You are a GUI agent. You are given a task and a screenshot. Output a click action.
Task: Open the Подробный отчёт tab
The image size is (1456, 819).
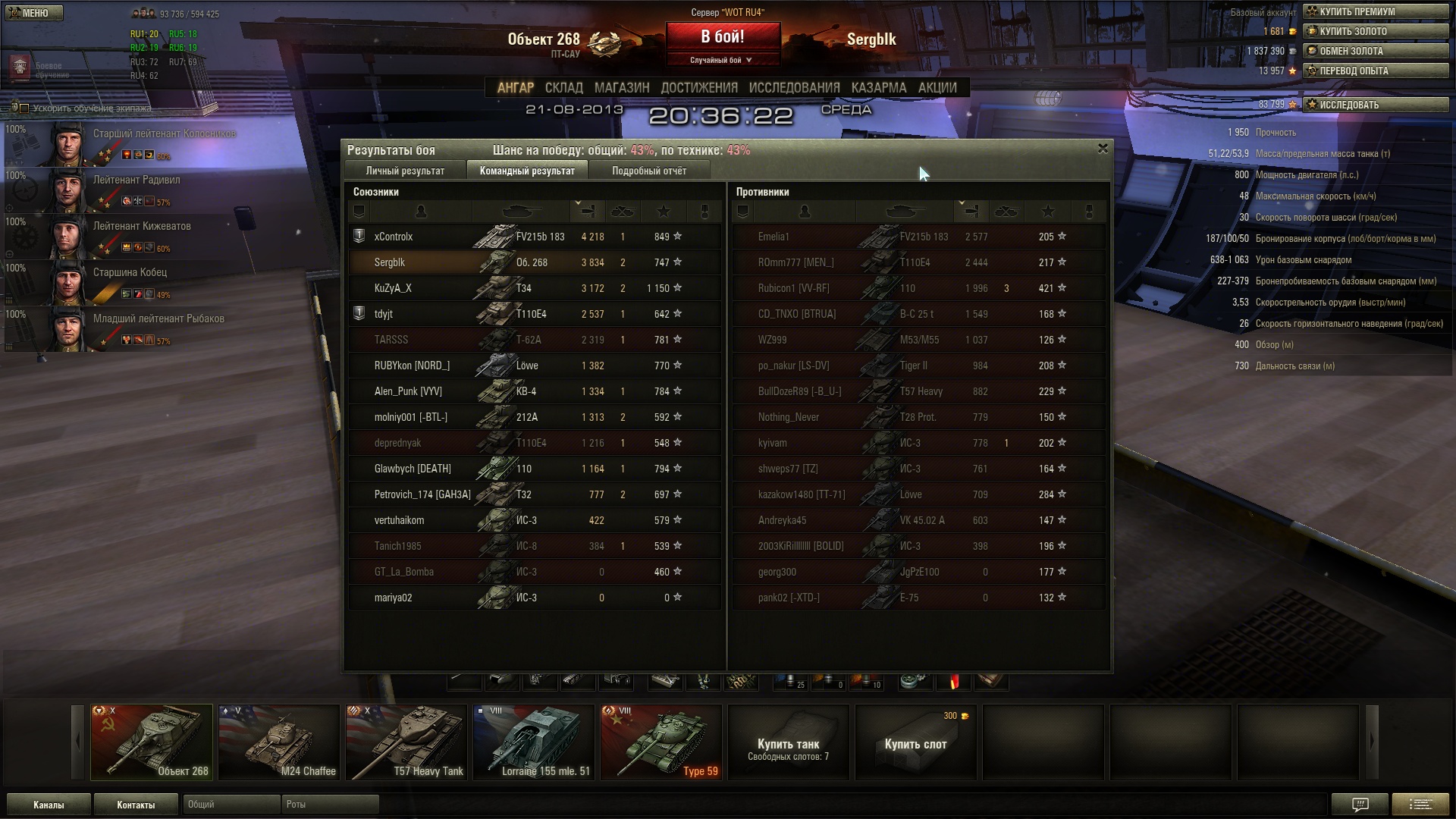coord(649,171)
